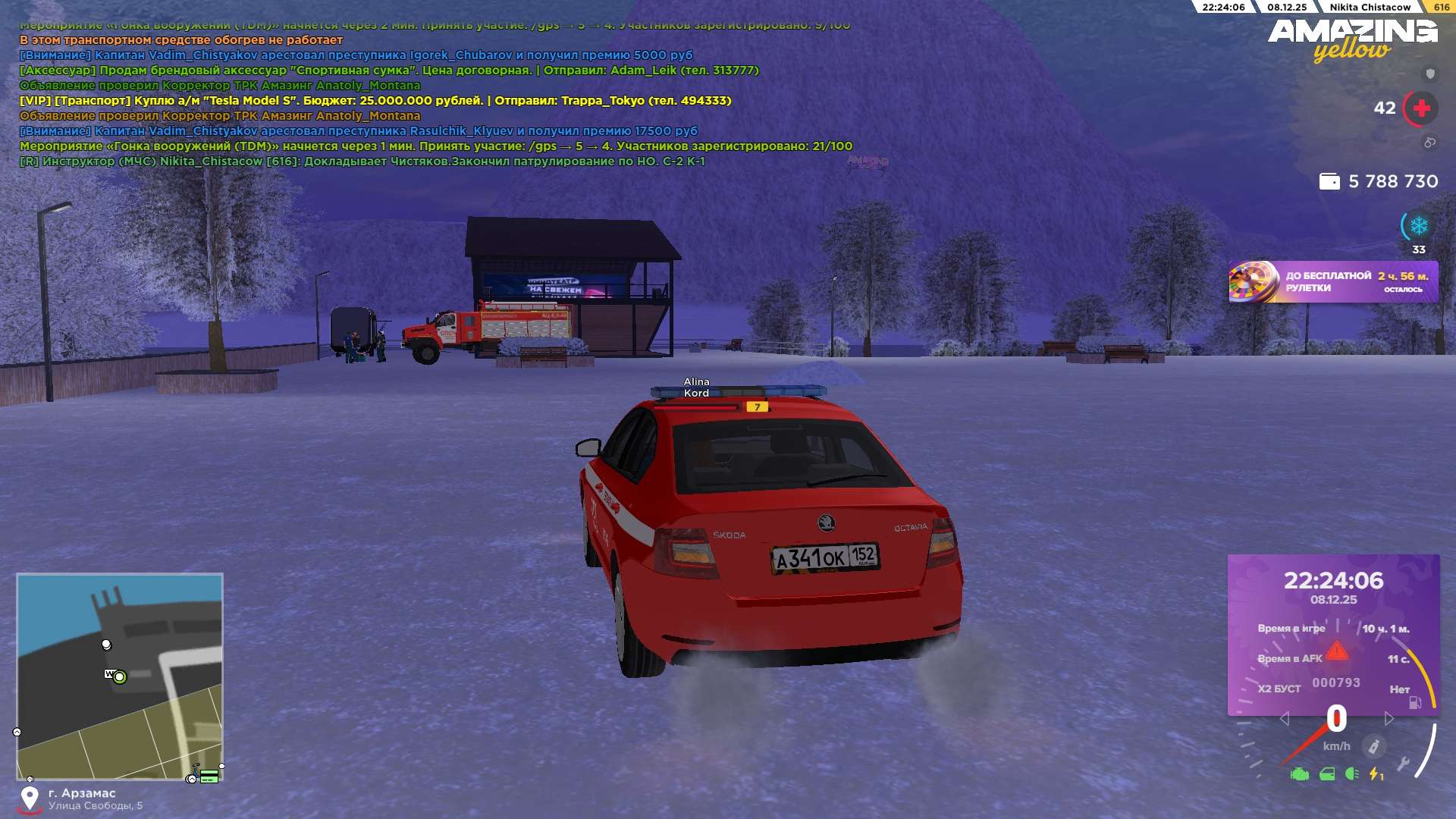Click the wallet money icon
The width and height of the screenshot is (1456, 819).
(x=1329, y=182)
